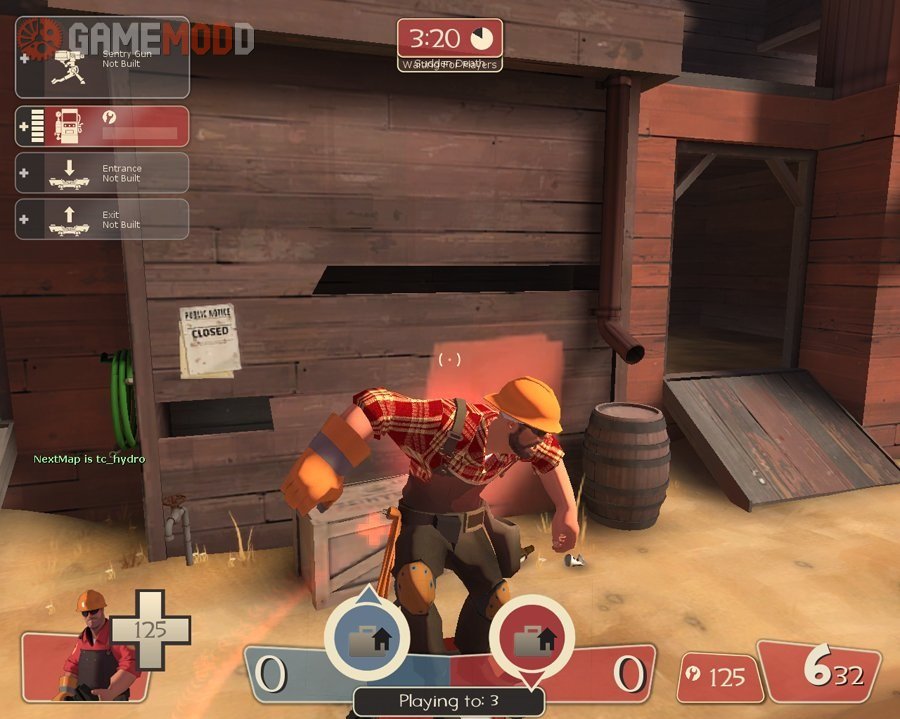Image resolution: width=900 pixels, height=719 pixels.
Task: Select the teleporter Exit status panel
Action: (102, 219)
